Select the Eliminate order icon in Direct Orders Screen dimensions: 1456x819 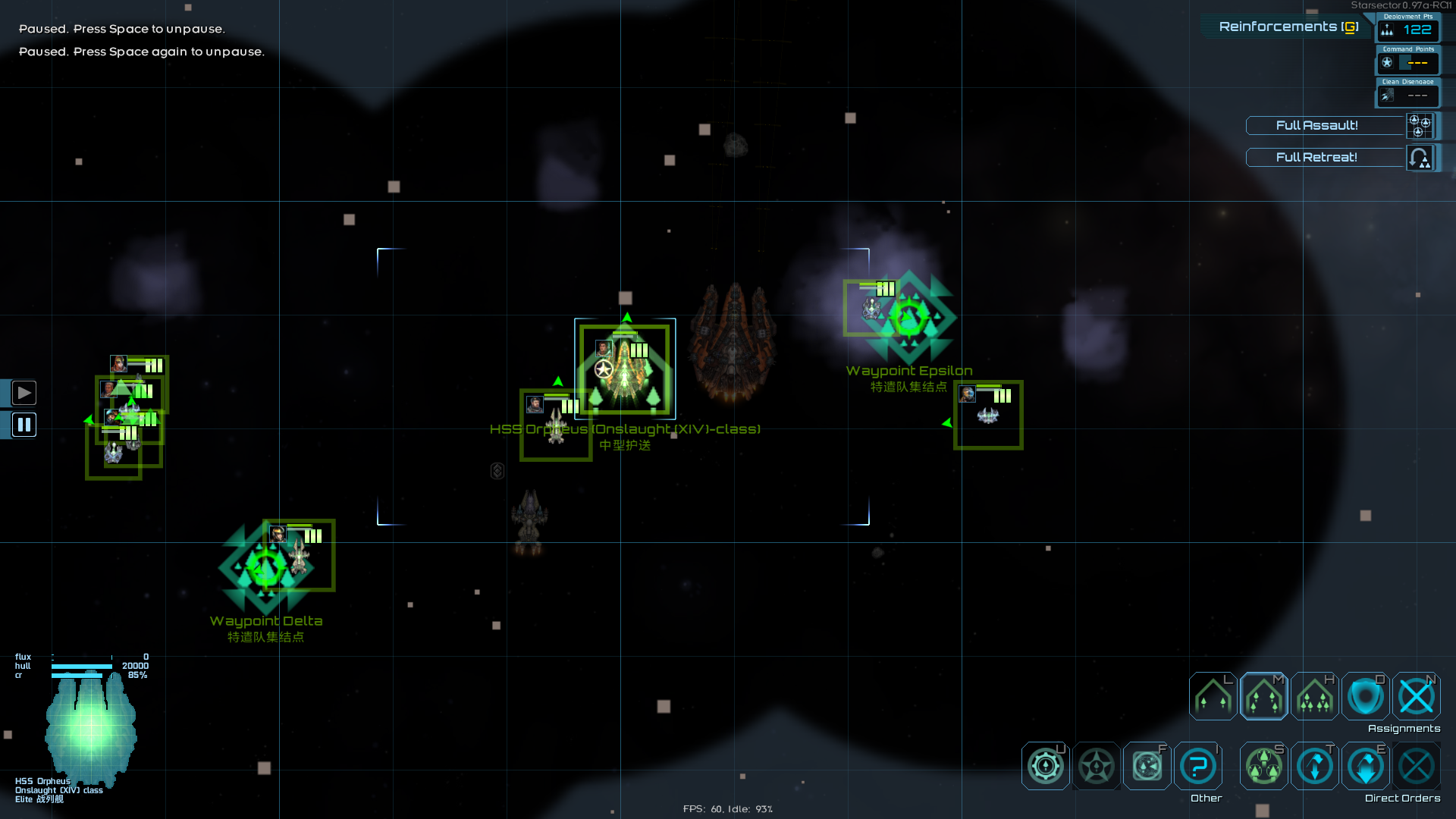(x=1365, y=766)
